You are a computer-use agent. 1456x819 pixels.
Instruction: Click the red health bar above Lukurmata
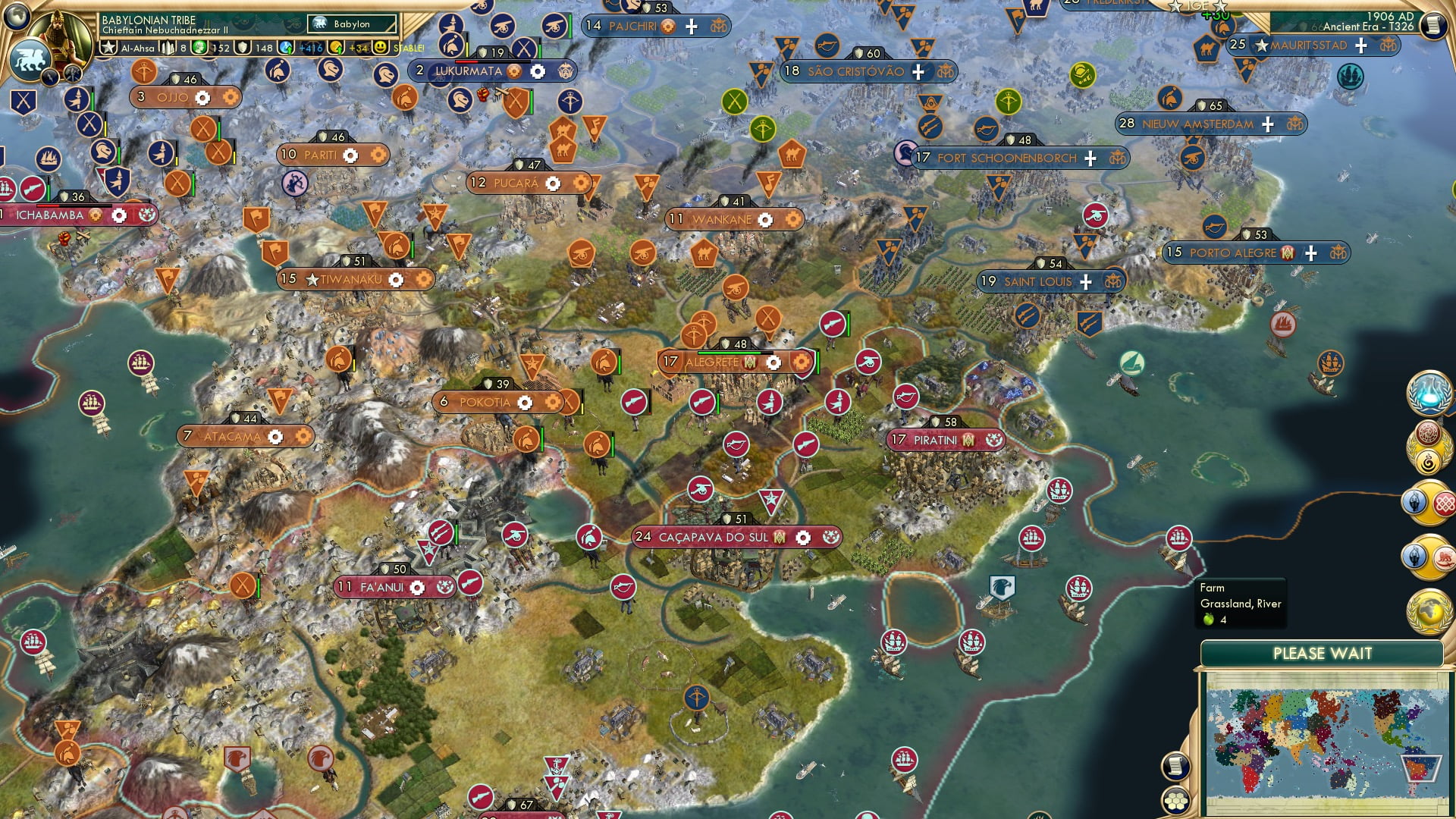point(466,62)
